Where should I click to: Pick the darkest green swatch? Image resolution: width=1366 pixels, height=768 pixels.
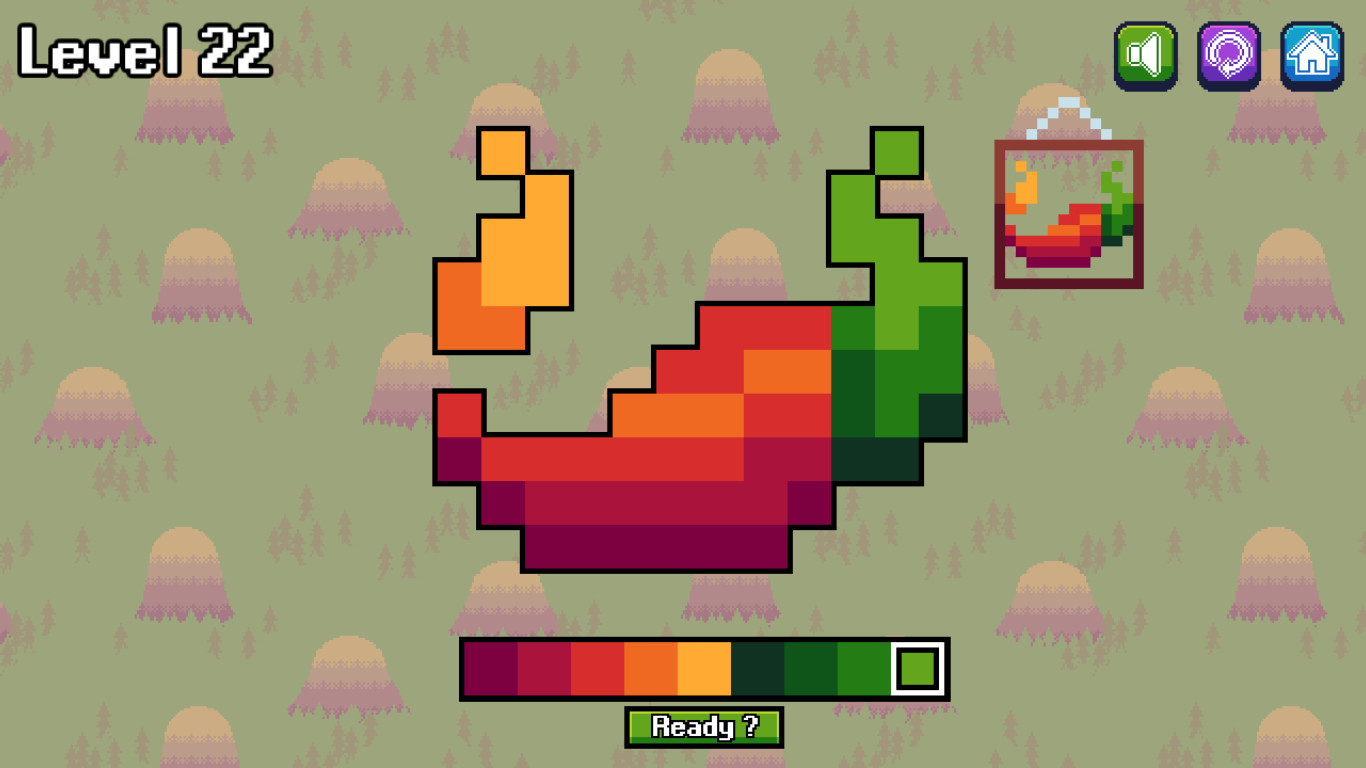click(758, 668)
